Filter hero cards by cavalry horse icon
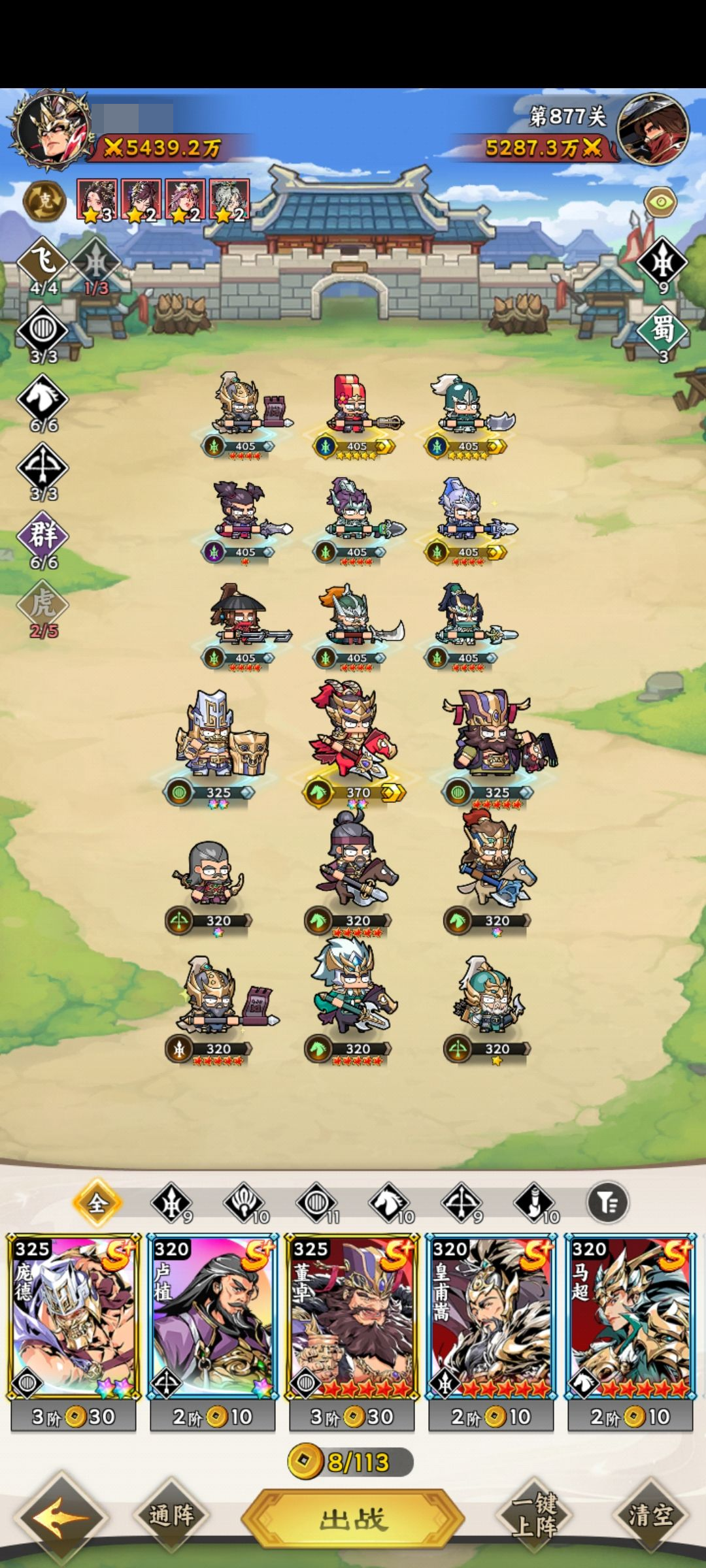The height and width of the screenshot is (1568, 706). tap(389, 1202)
